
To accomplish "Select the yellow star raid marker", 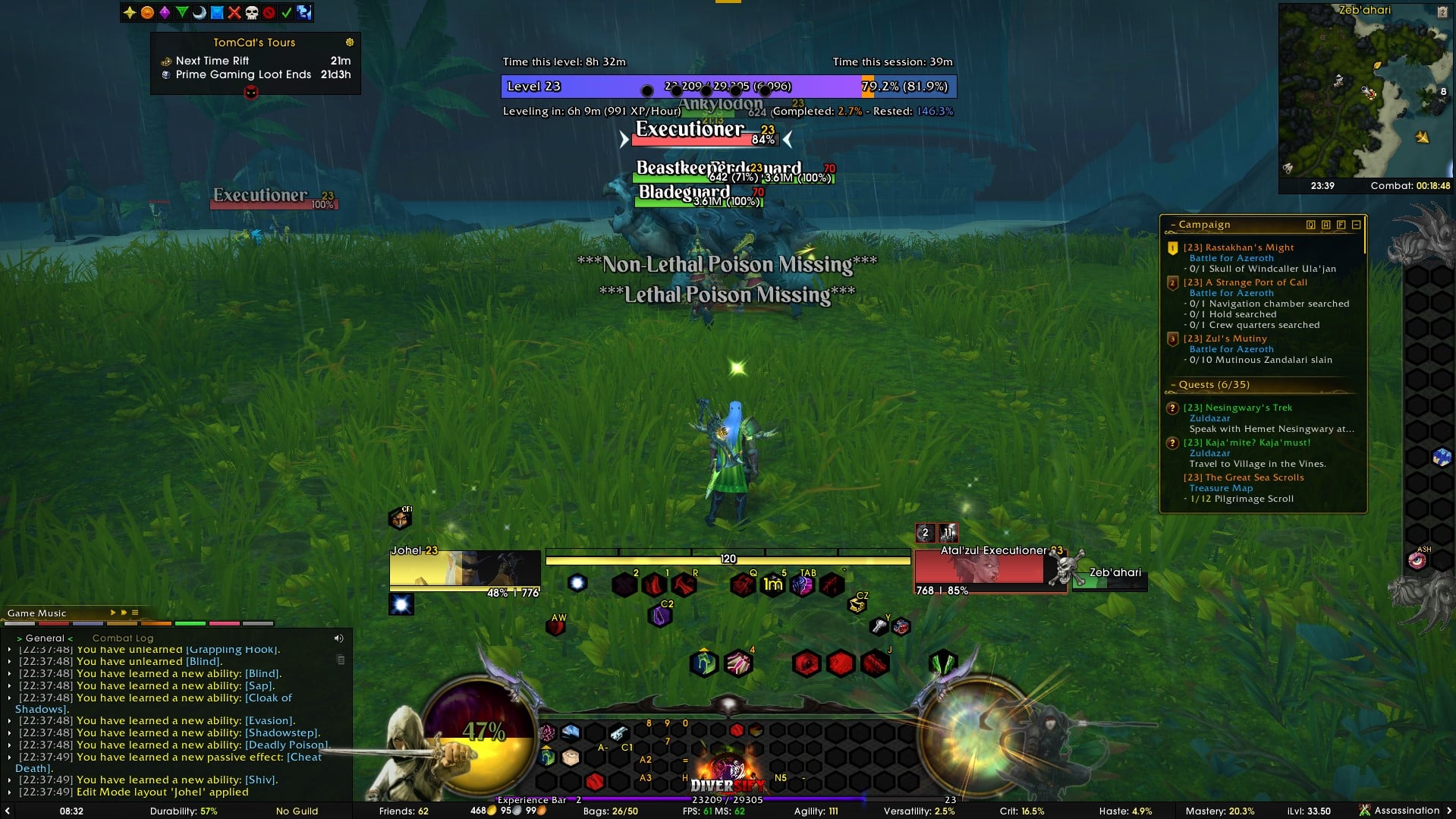I will (x=130, y=12).
